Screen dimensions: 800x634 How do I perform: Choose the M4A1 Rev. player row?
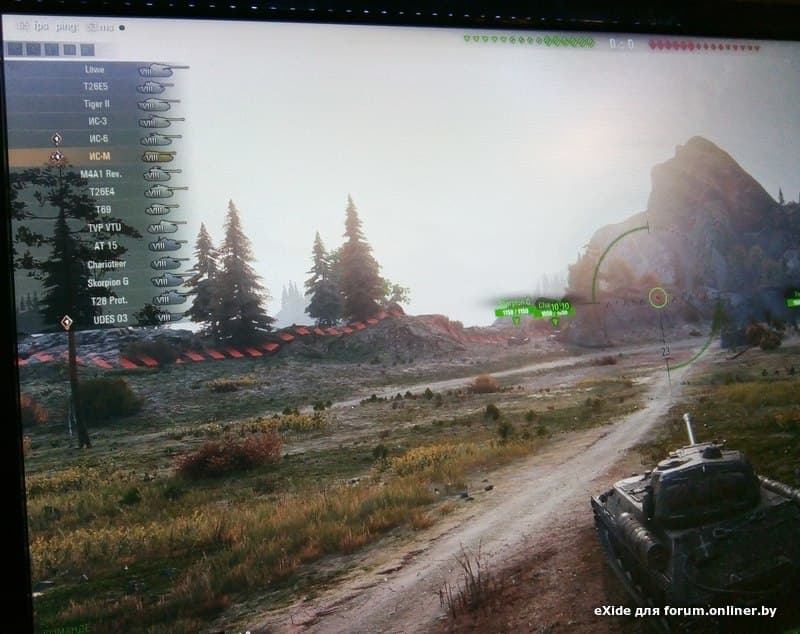tap(99, 174)
